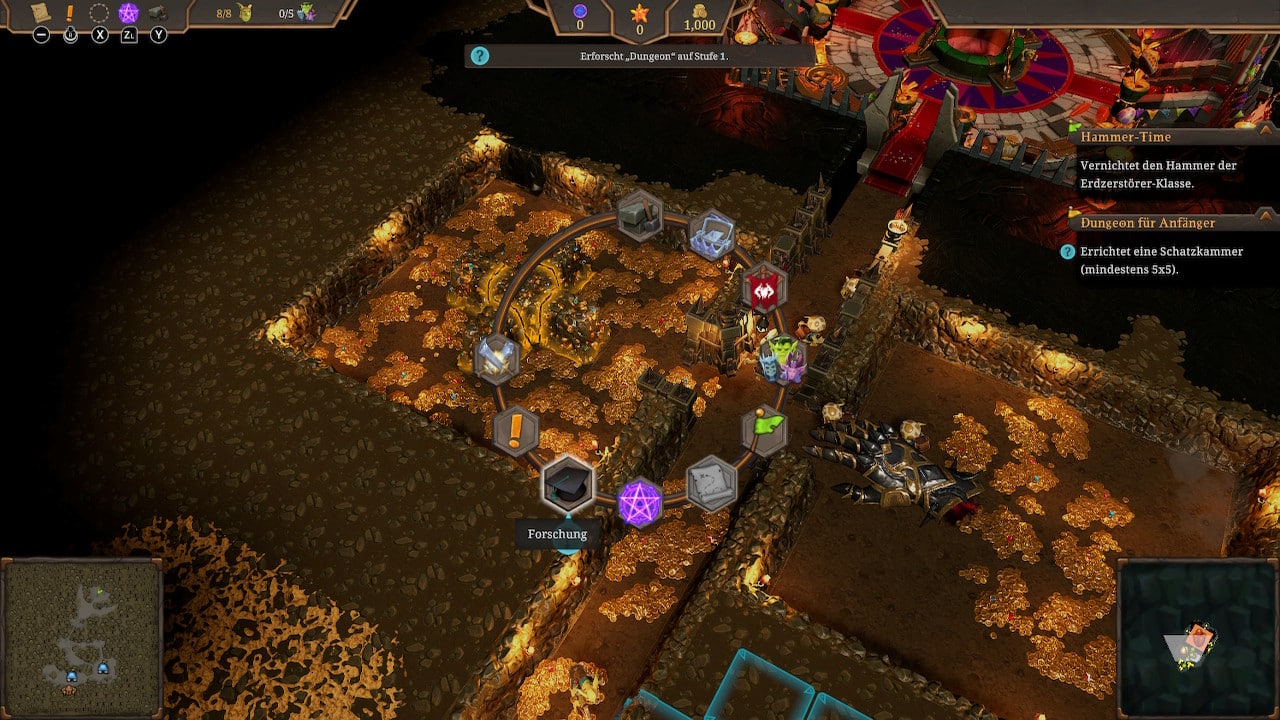The height and width of the screenshot is (720, 1280).
Task: Choose the orange exclamation radial icon
Action: (516, 431)
